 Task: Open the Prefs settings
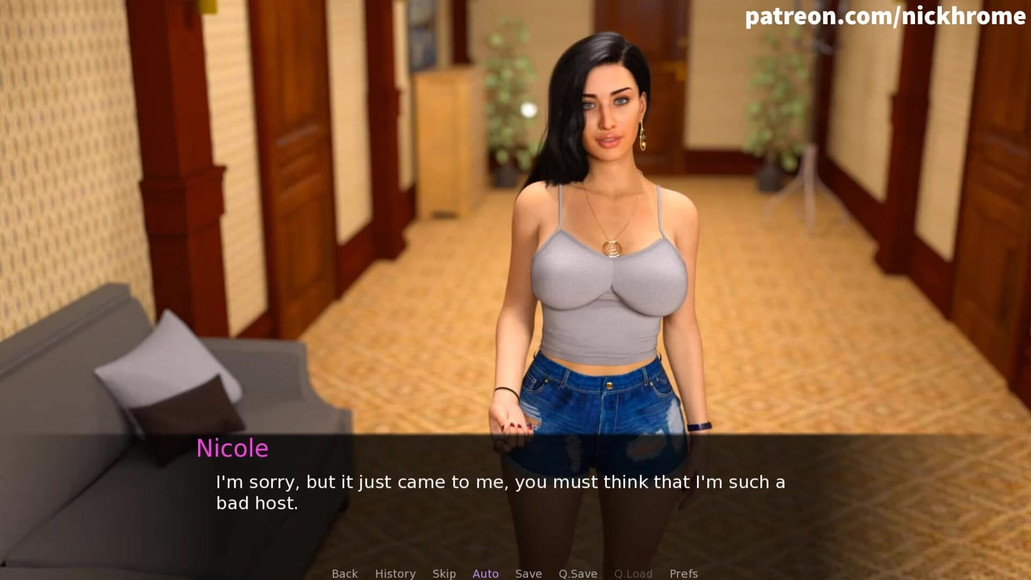point(684,573)
